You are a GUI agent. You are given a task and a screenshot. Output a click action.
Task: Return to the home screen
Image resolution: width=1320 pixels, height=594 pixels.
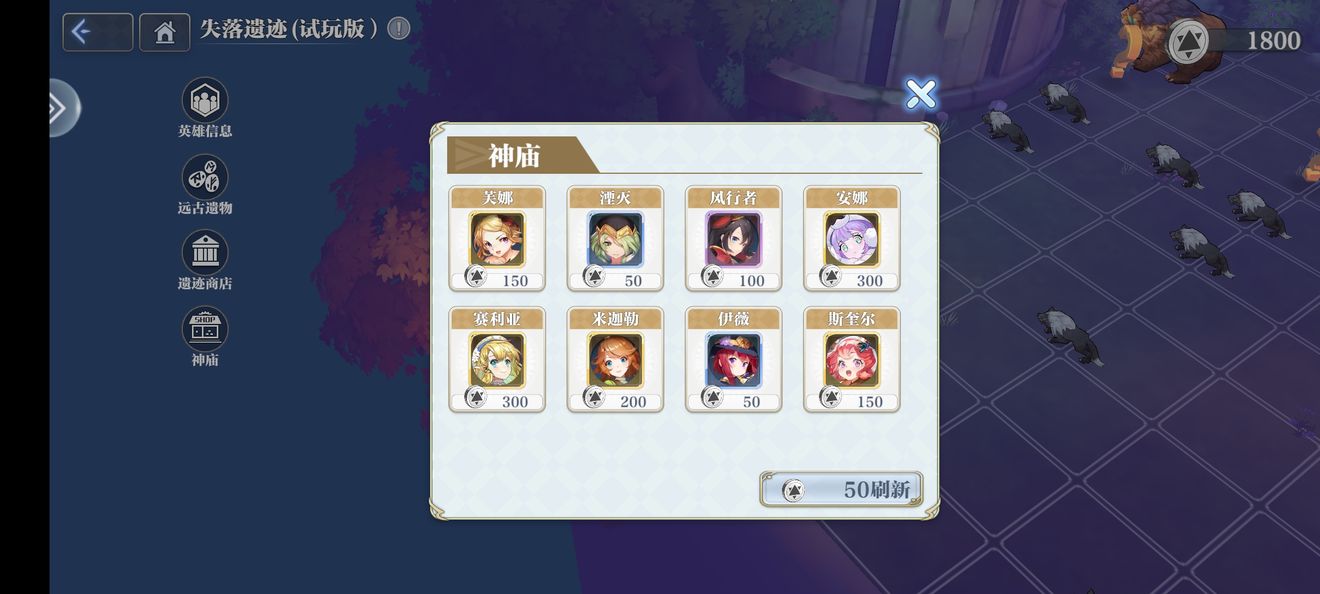point(165,32)
